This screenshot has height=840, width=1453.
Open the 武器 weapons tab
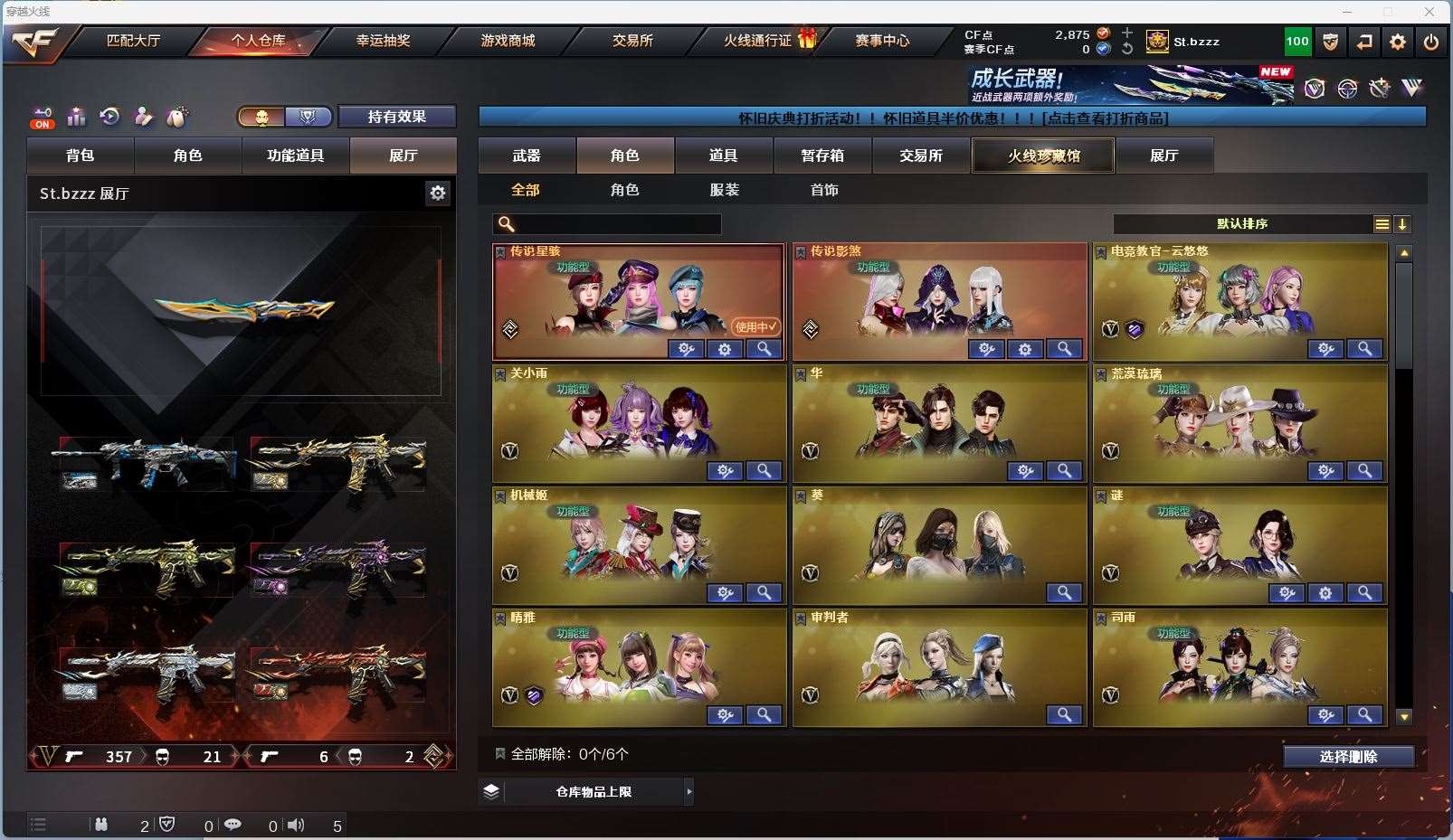527,156
